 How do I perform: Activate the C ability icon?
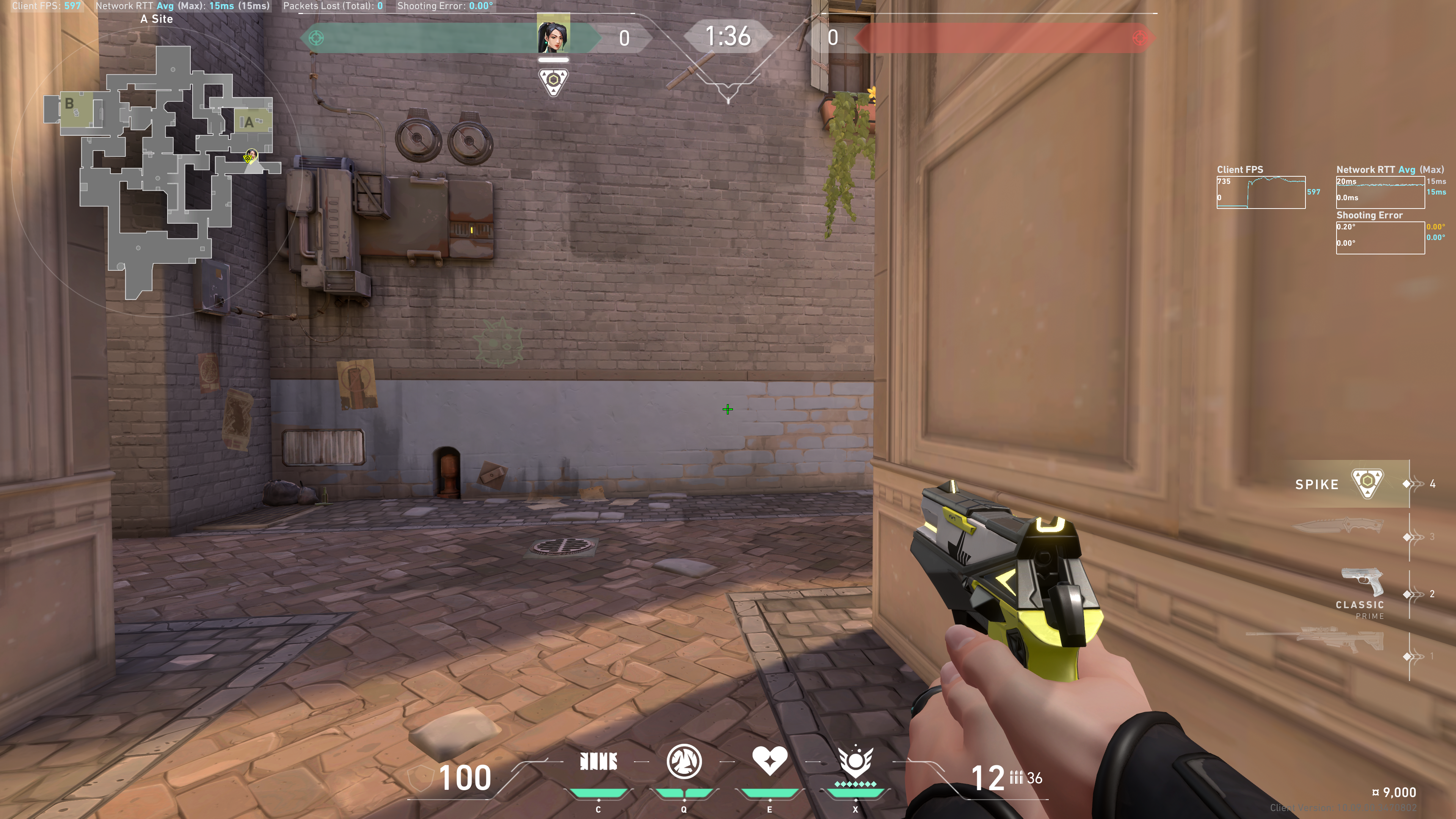(598, 762)
